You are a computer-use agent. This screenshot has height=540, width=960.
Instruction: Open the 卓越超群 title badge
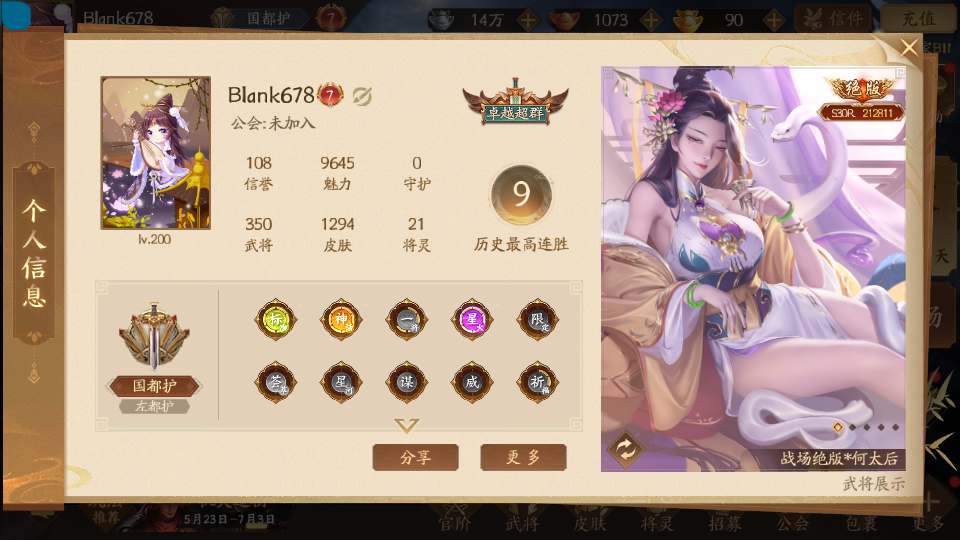click(x=515, y=102)
